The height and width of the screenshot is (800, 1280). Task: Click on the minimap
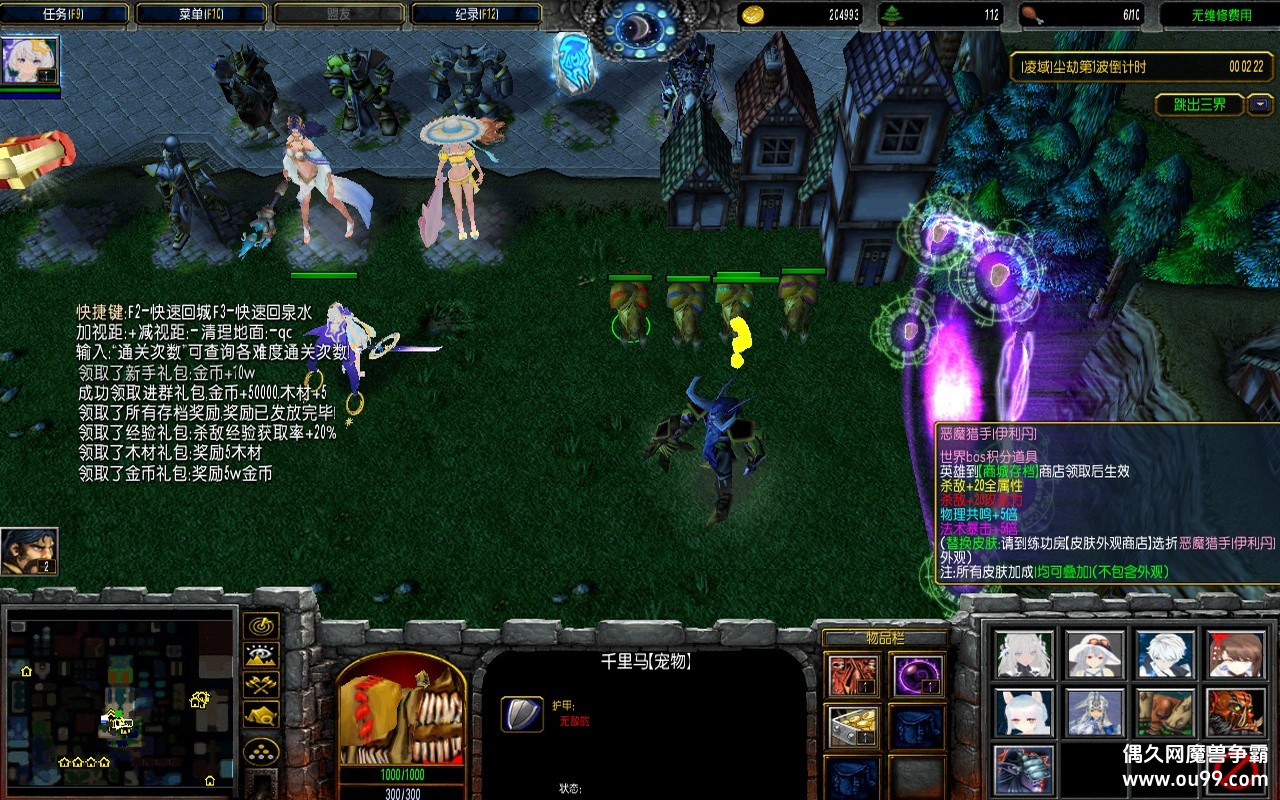(x=121, y=699)
